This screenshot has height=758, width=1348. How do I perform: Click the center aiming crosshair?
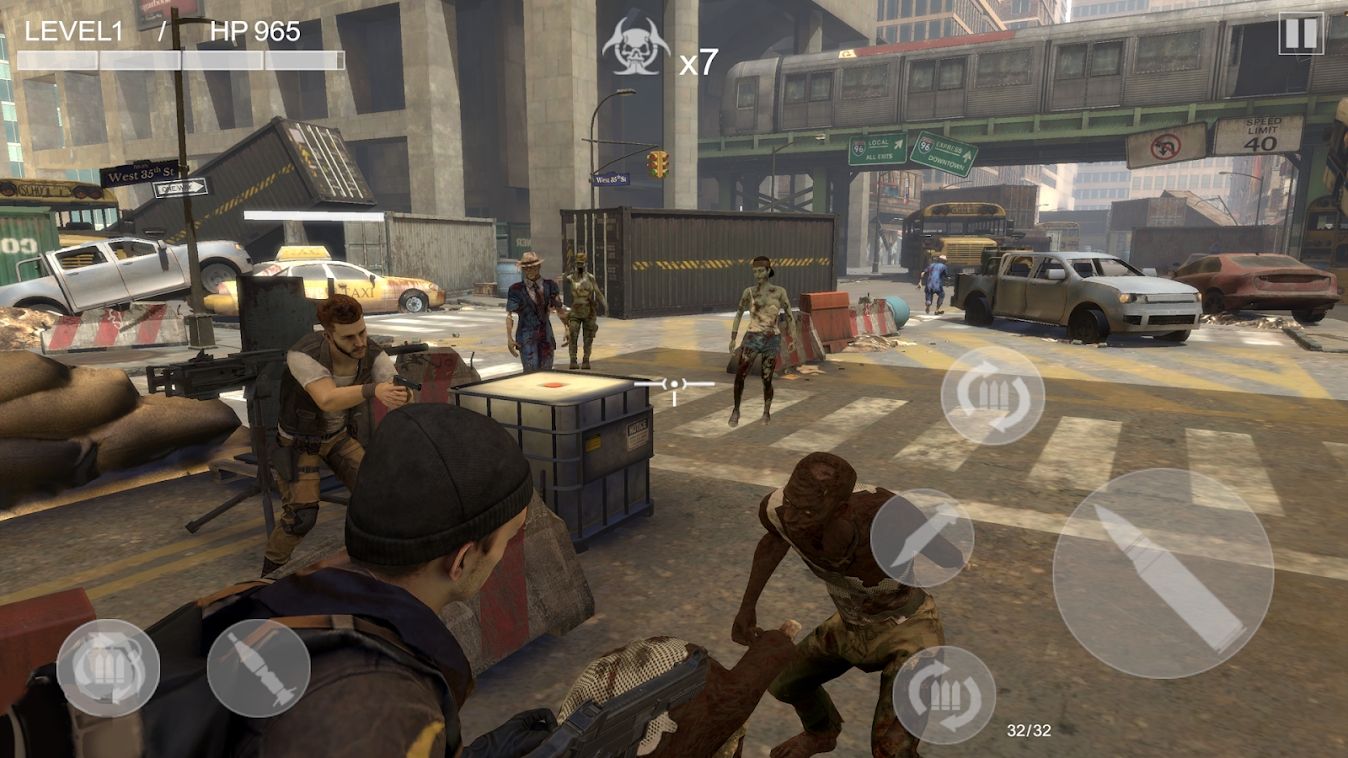(x=674, y=382)
